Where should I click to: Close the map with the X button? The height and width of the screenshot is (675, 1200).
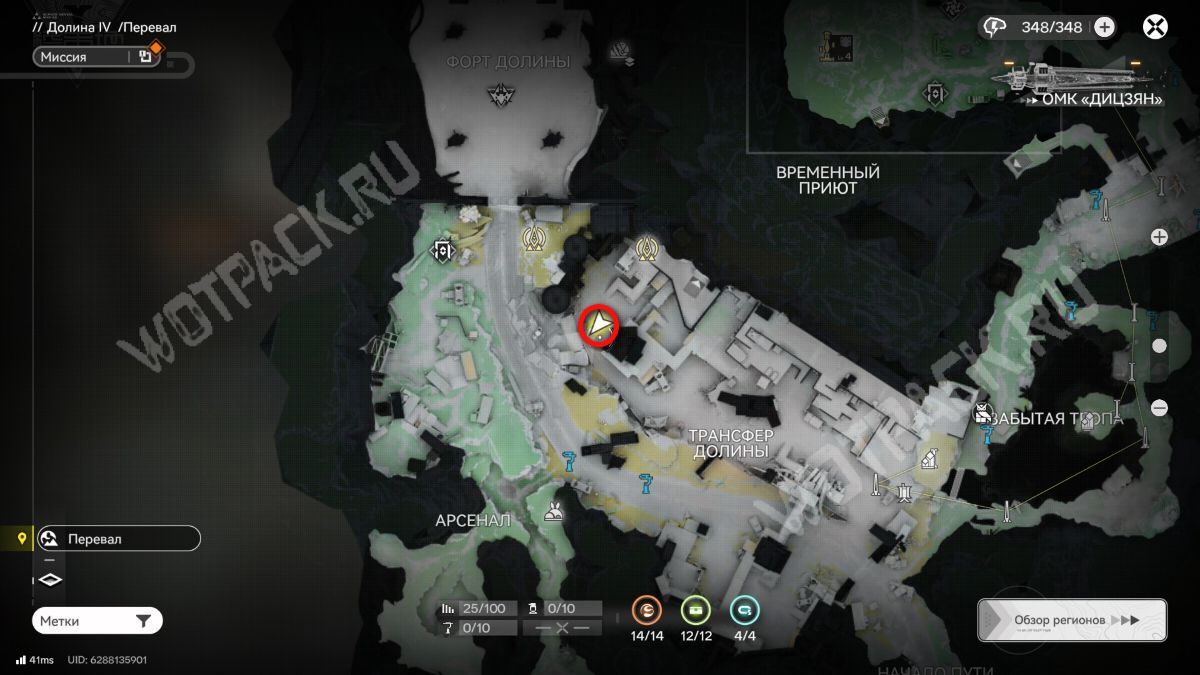(1156, 28)
